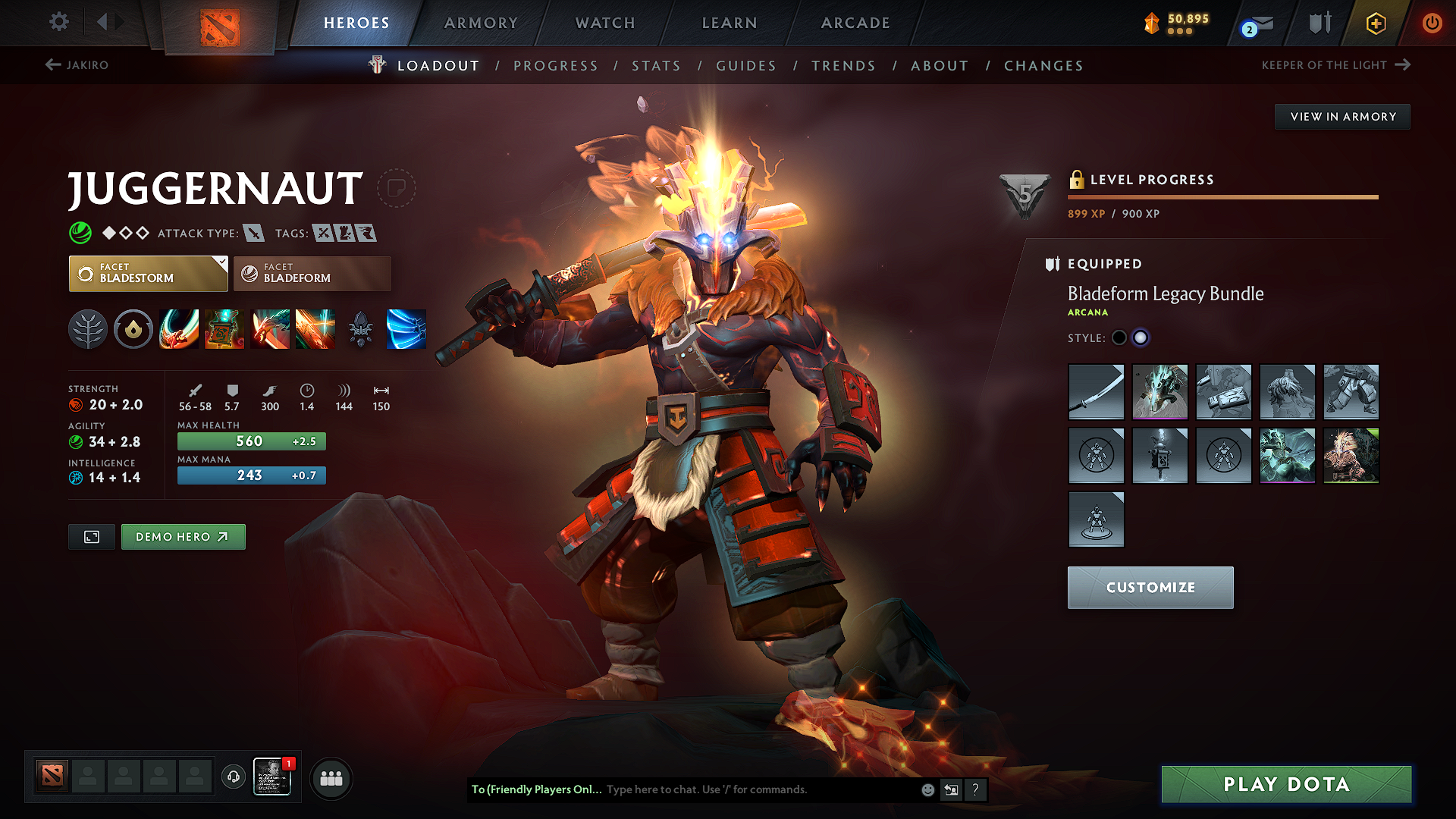The width and height of the screenshot is (1456, 819).
Task: Click the power button to quit
Action: coord(1432,23)
